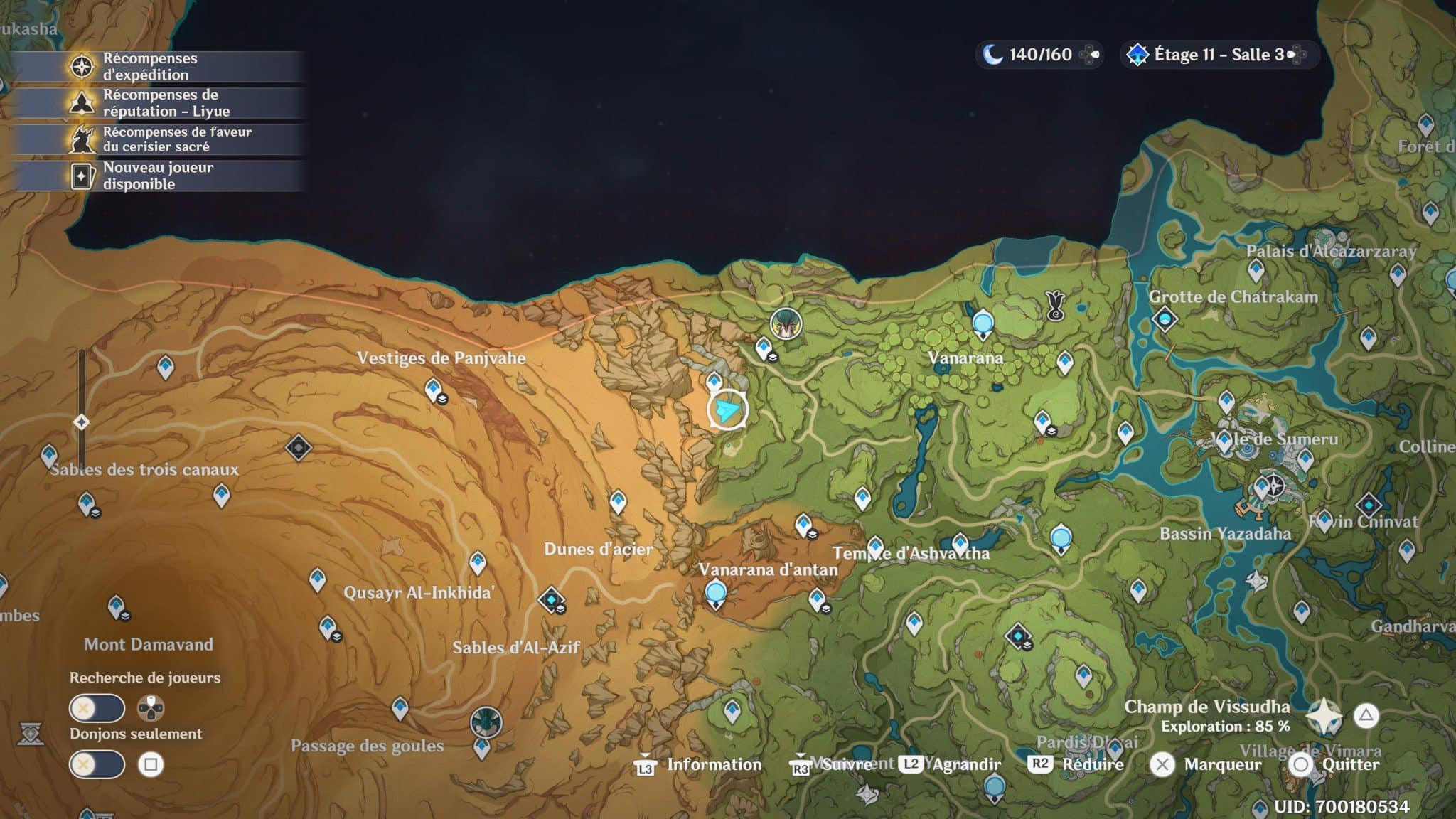Select the teleport waypoint above Vanarana
This screenshot has height=819, width=1456.
[x=983, y=323]
